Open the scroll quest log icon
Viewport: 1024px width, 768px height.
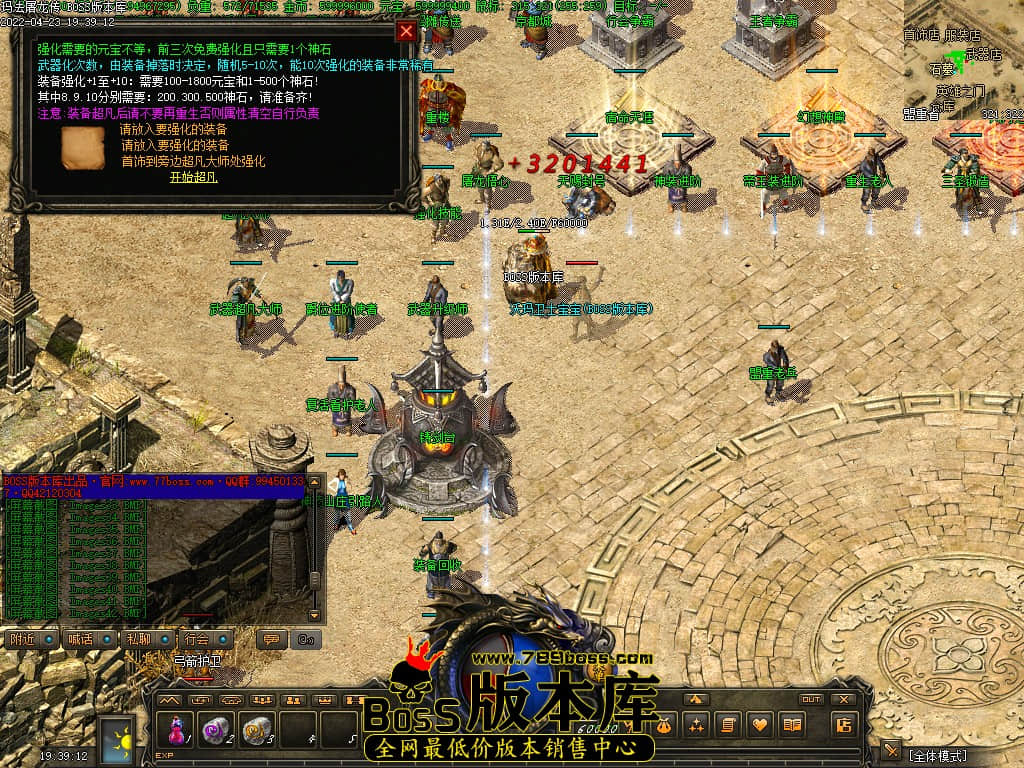(728, 724)
